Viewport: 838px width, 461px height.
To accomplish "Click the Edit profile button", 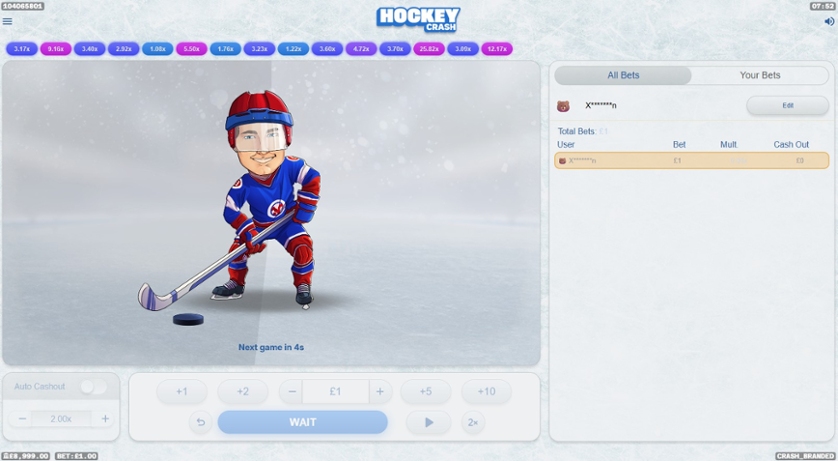I will click(x=787, y=105).
